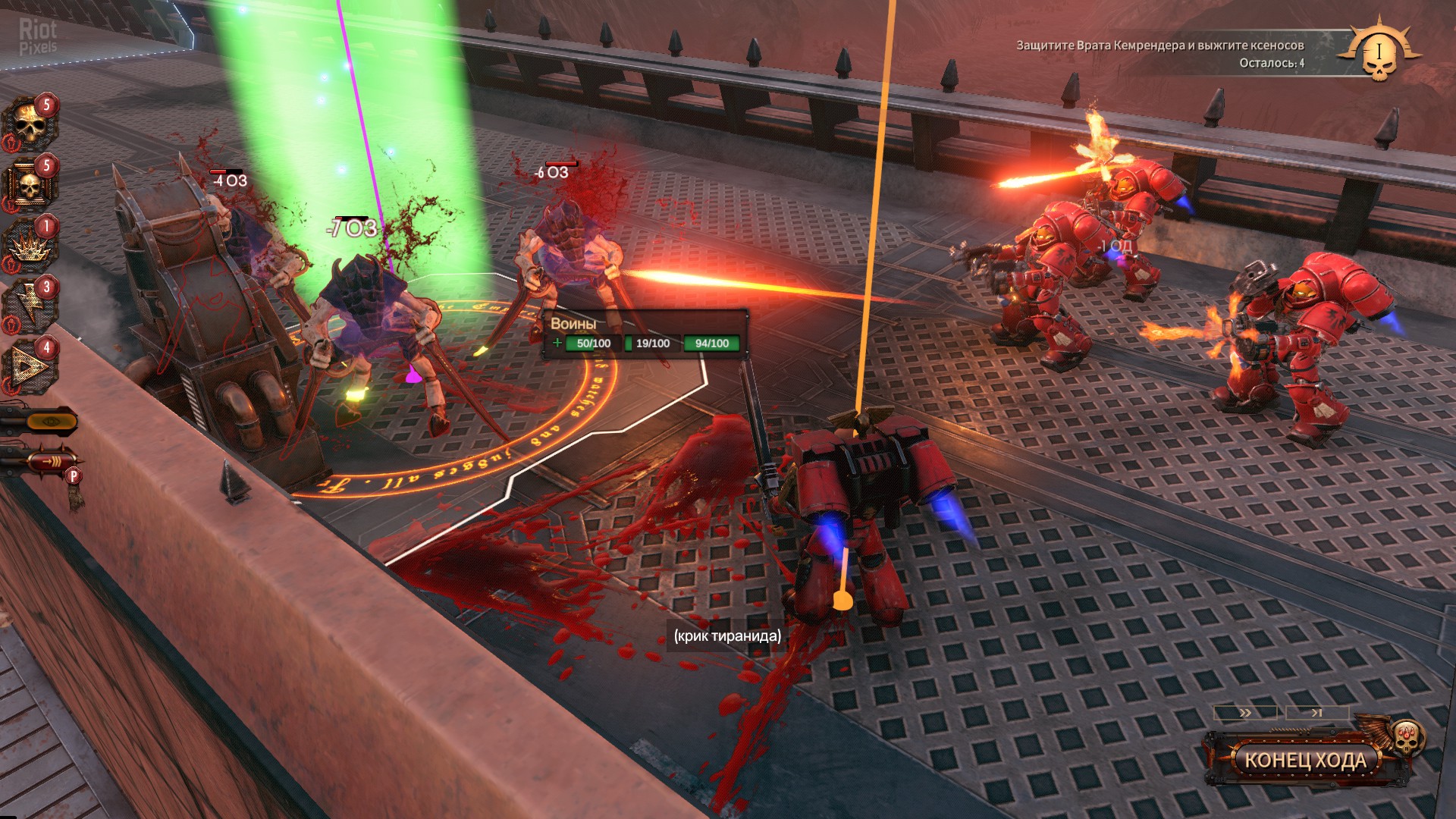Click the winged skull emblem in the corner
This screenshot has height=819, width=1456.
(1379, 52)
